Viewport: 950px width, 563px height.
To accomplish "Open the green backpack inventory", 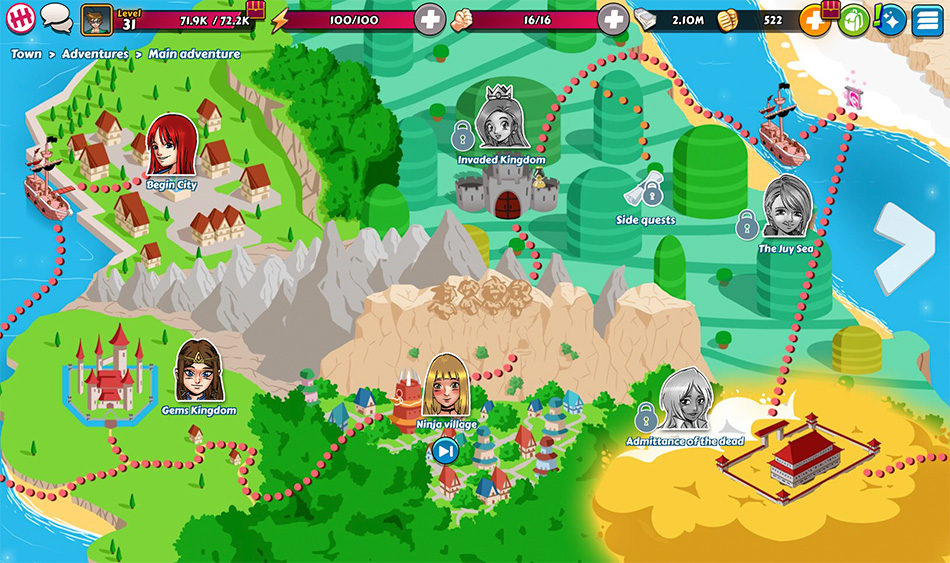I will coord(853,19).
